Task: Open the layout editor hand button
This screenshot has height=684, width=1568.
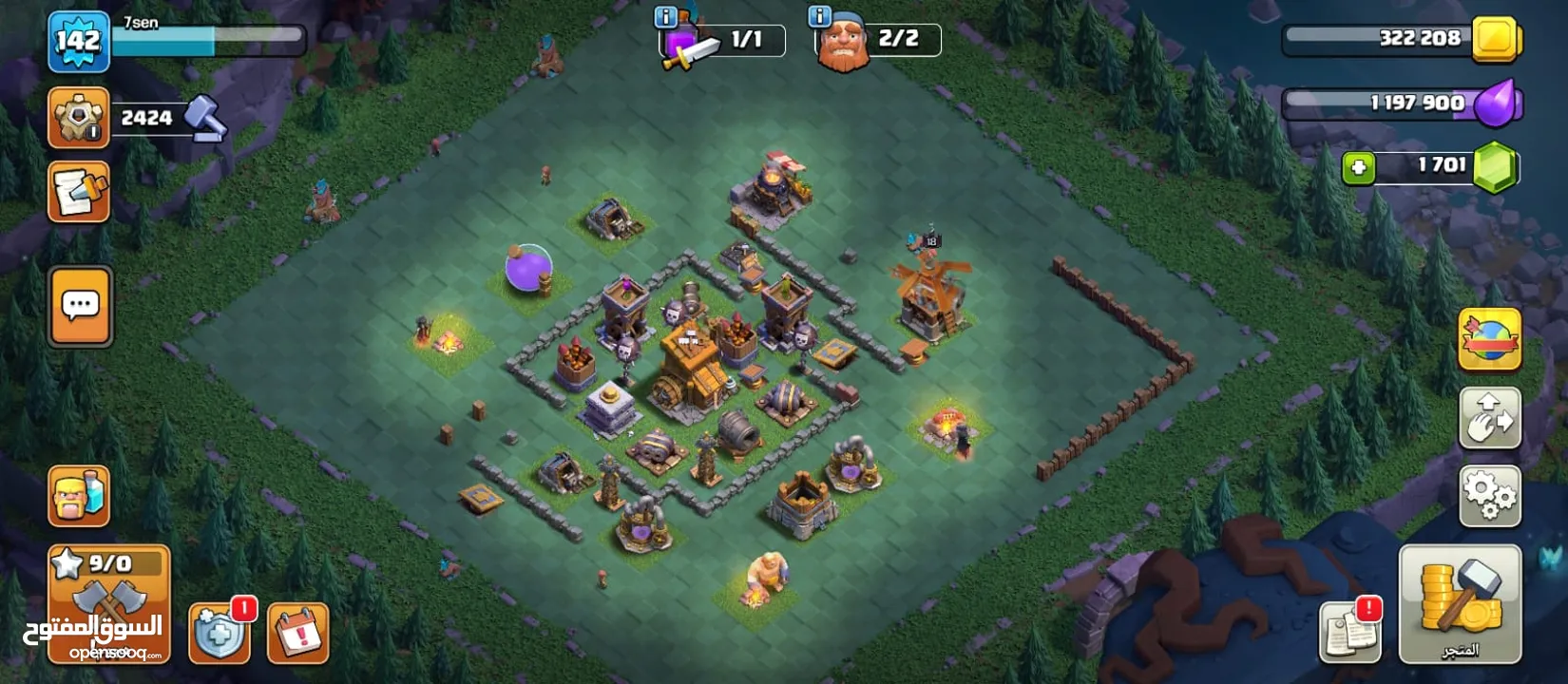Action: 1489,418
